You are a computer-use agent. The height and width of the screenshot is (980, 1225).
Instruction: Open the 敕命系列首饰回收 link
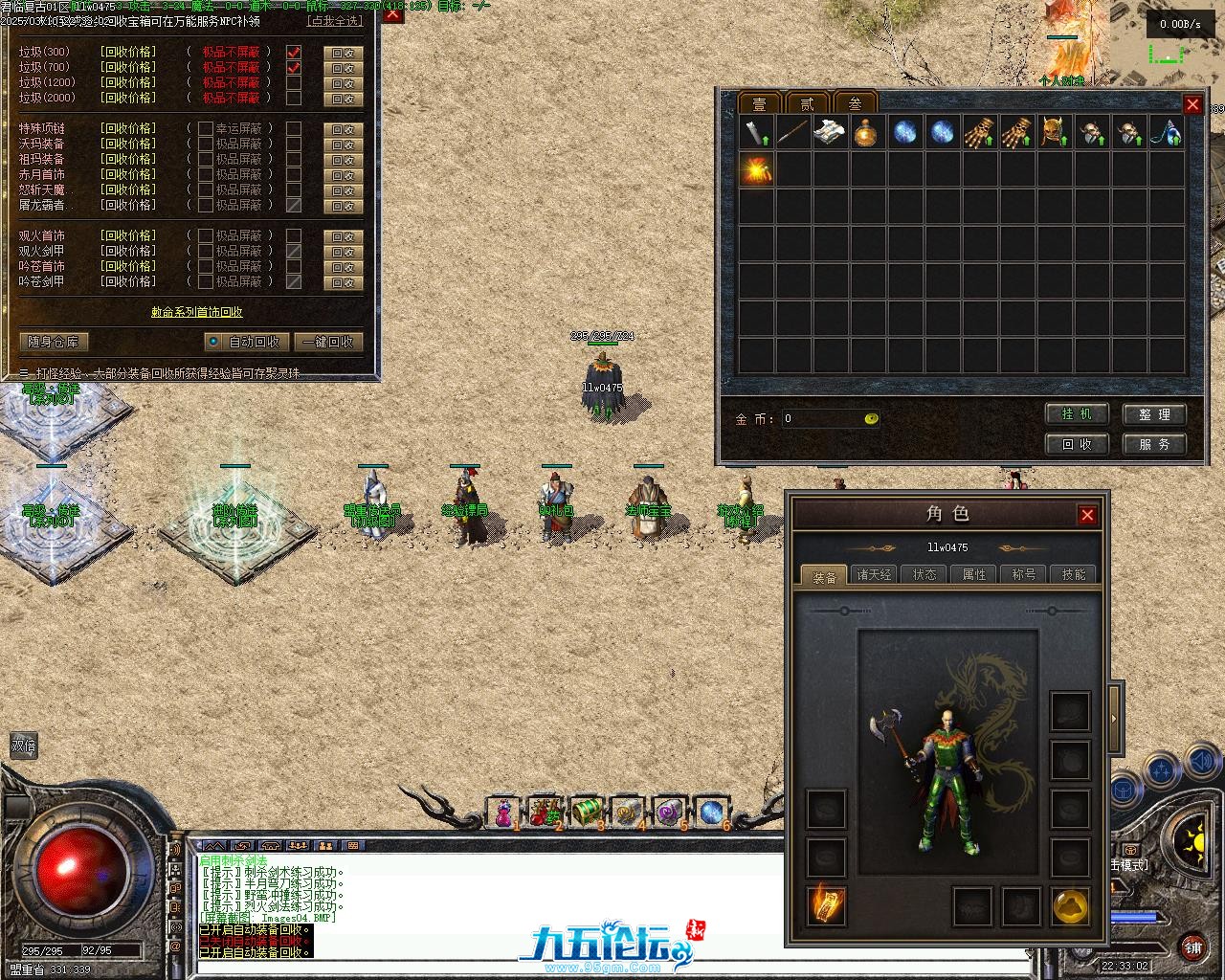pyautogui.click(x=196, y=312)
